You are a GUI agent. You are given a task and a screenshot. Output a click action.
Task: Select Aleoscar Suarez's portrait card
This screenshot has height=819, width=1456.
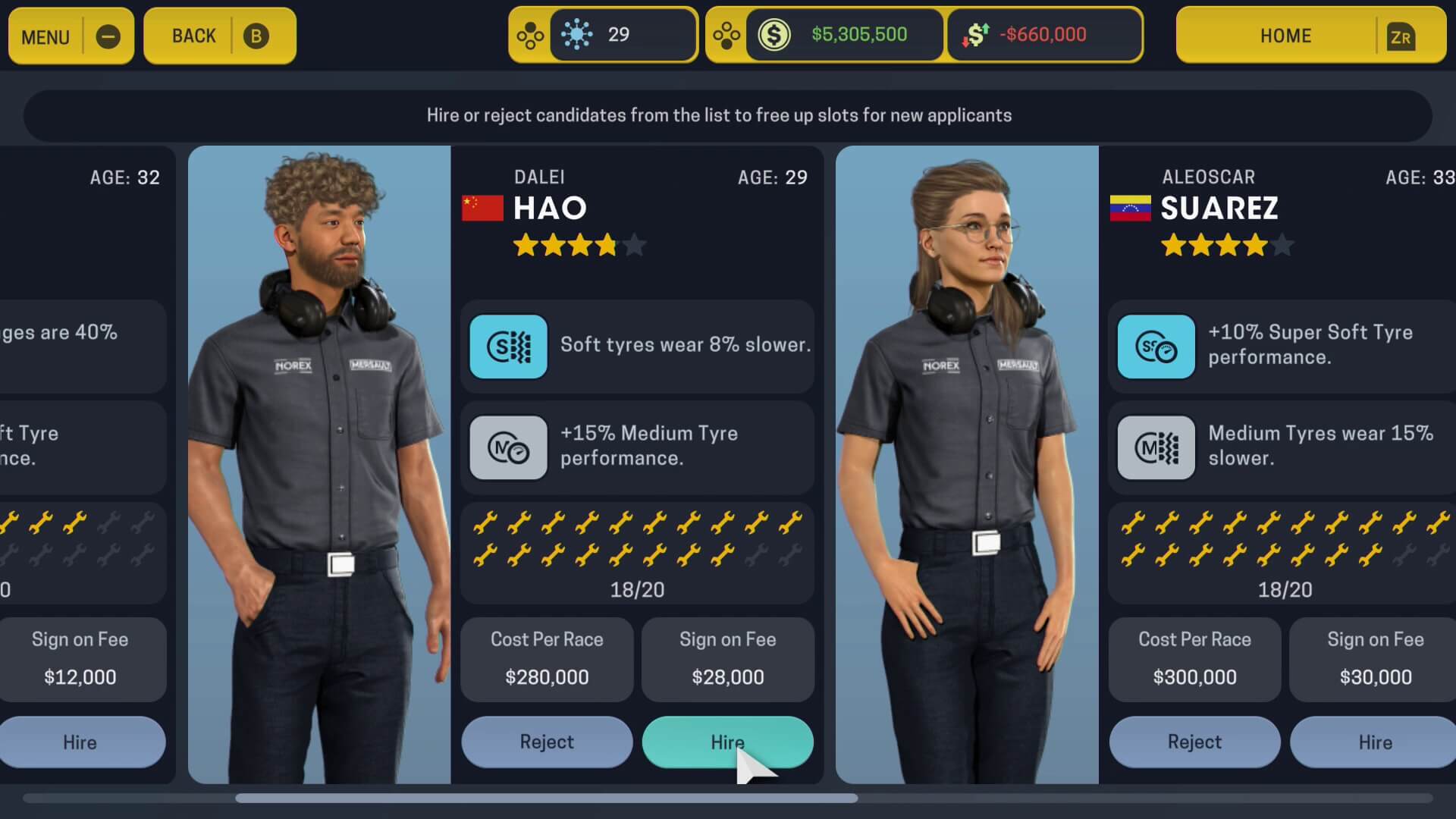(967, 464)
